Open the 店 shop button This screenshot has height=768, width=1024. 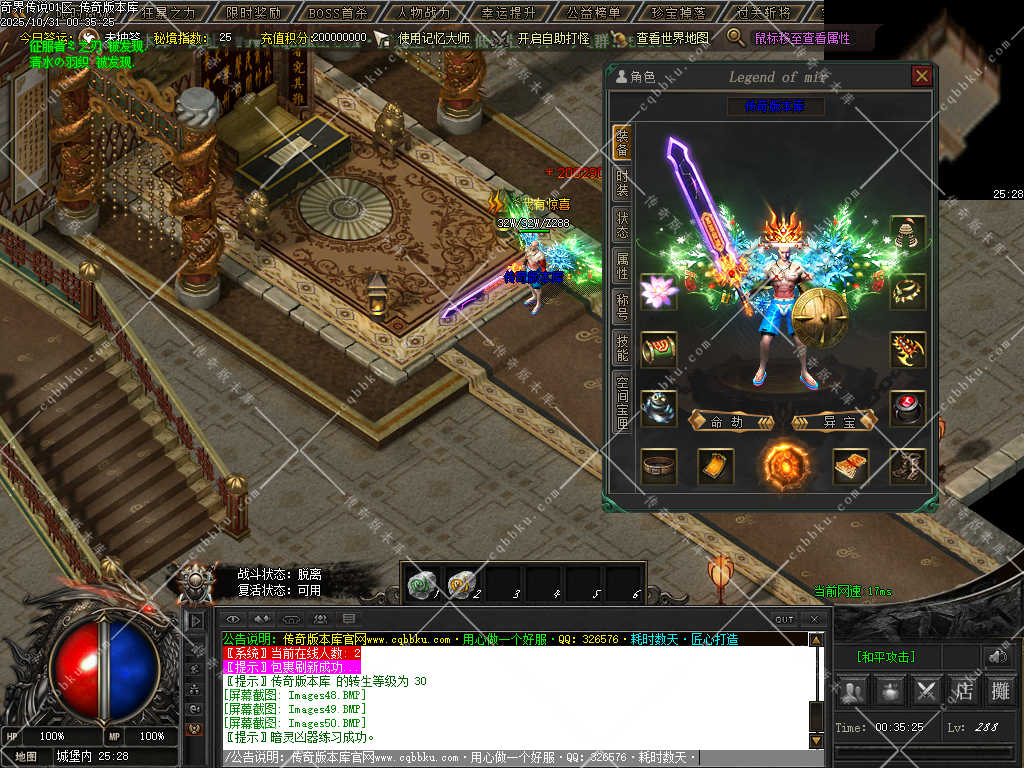pos(964,690)
